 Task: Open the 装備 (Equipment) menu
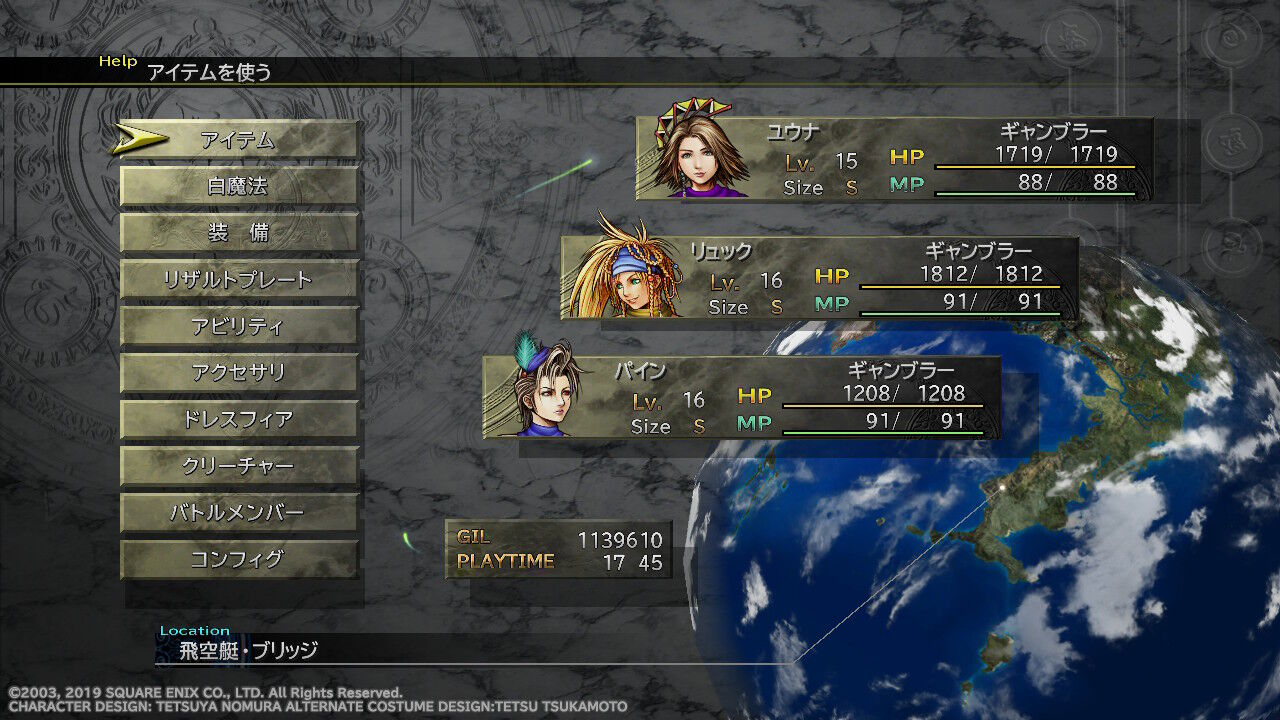point(239,232)
